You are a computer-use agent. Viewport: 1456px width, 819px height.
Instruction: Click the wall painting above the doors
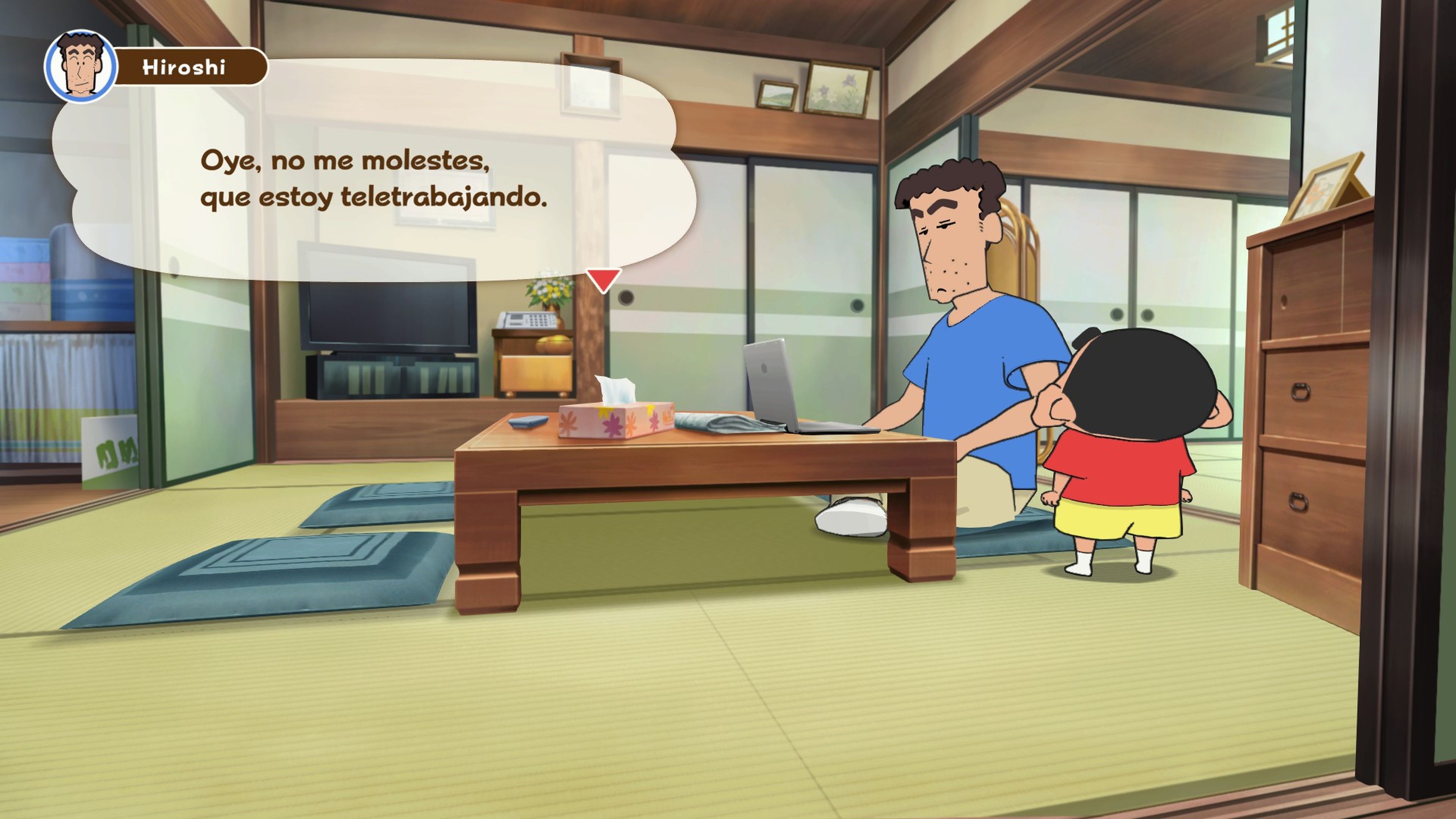coord(836,88)
